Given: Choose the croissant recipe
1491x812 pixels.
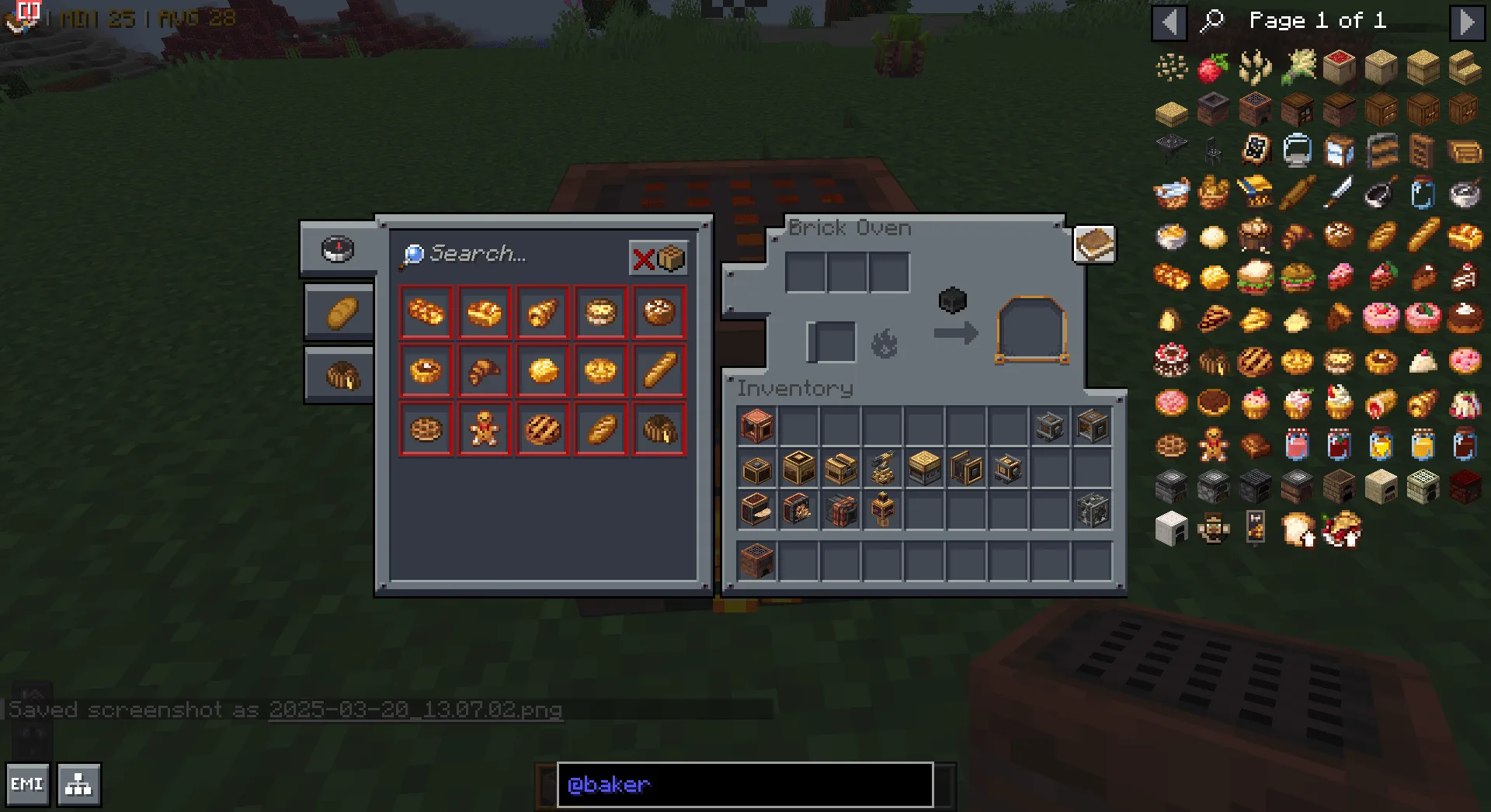Looking at the screenshot, I should [x=484, y=371].
